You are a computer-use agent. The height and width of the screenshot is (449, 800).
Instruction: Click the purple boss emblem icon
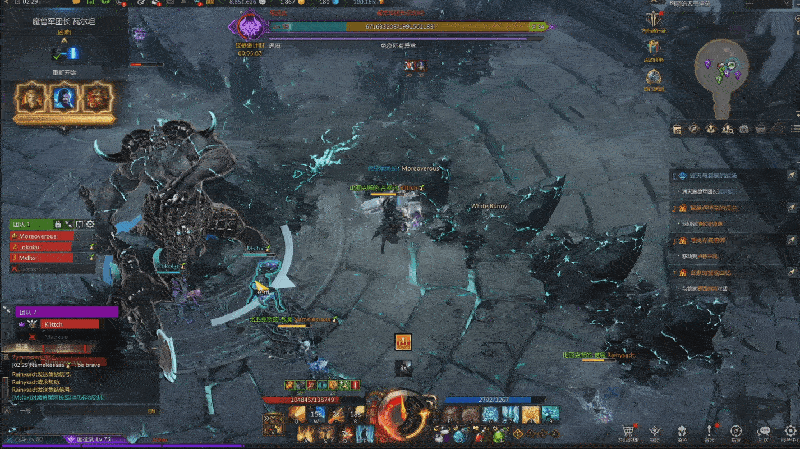click(250, 24)
